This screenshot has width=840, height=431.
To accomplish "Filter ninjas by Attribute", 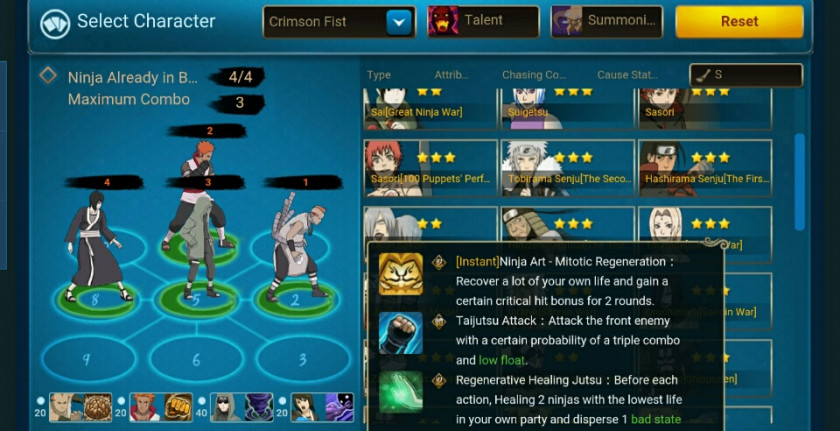I will click(x=451, y=75).
